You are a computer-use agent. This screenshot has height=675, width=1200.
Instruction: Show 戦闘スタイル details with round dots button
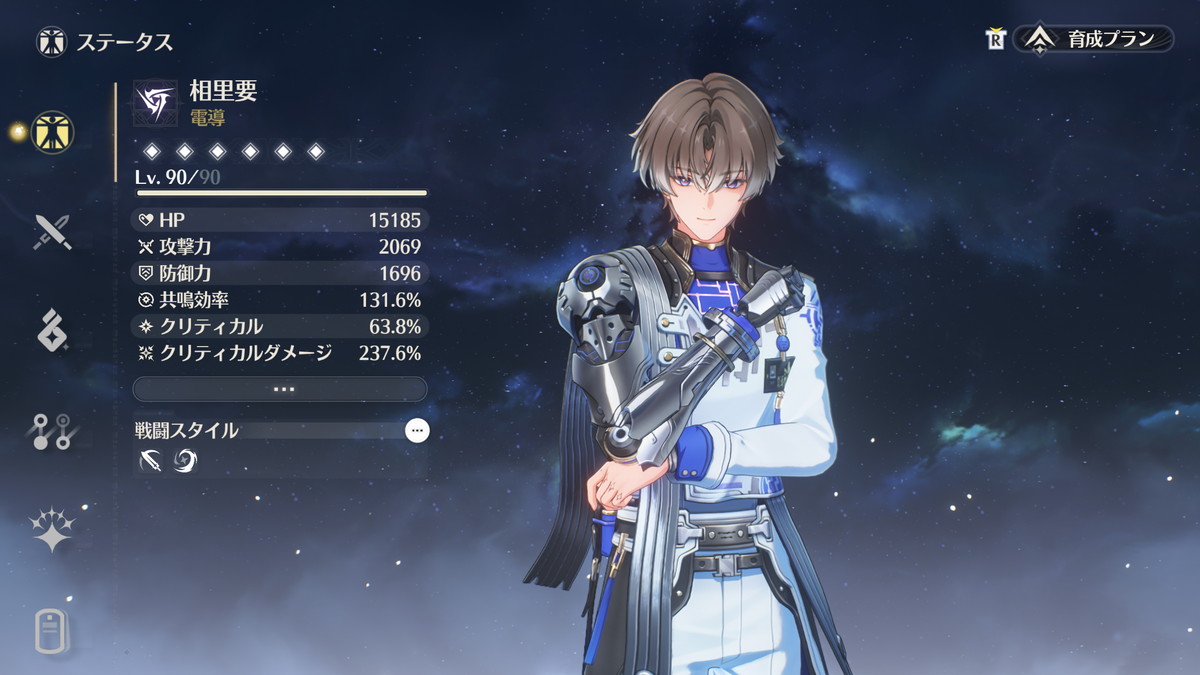click(x=417, y=431)
